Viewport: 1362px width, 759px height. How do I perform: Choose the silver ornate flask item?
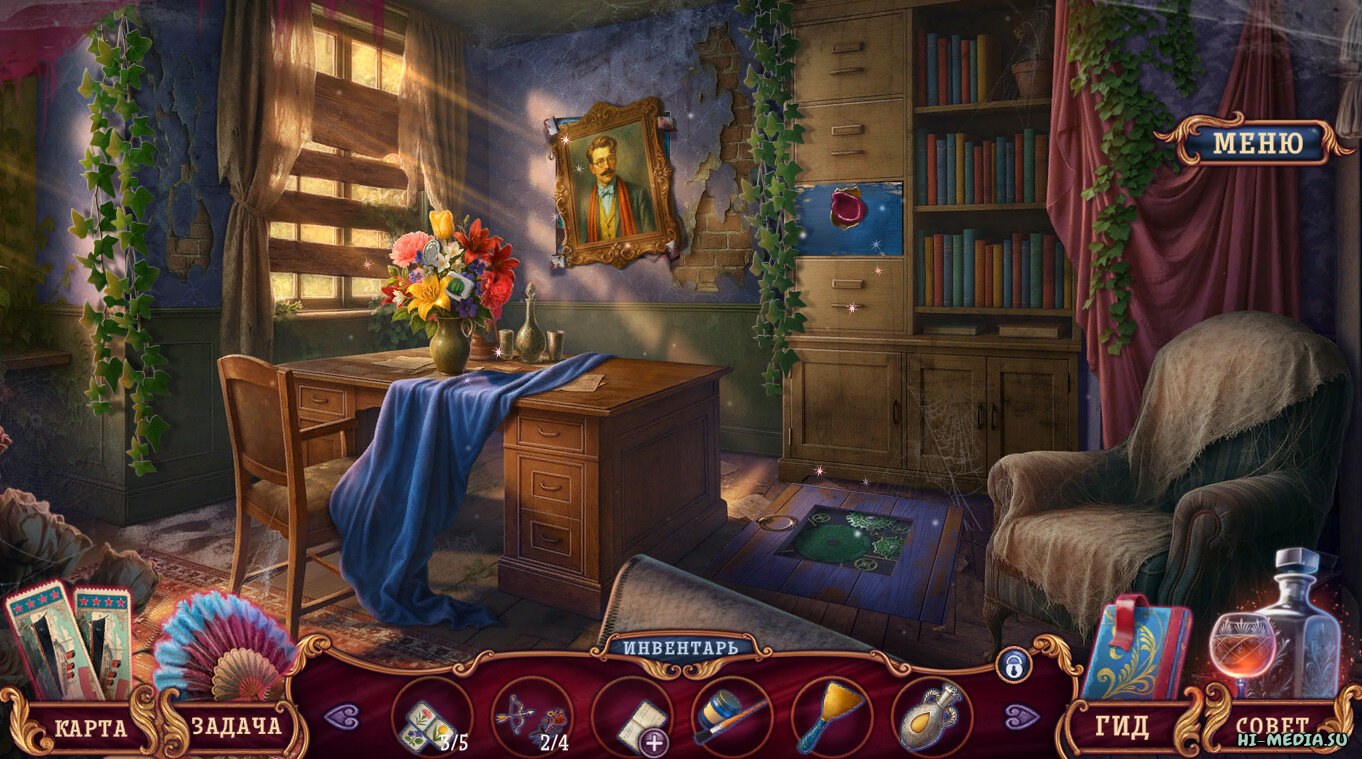930,718
